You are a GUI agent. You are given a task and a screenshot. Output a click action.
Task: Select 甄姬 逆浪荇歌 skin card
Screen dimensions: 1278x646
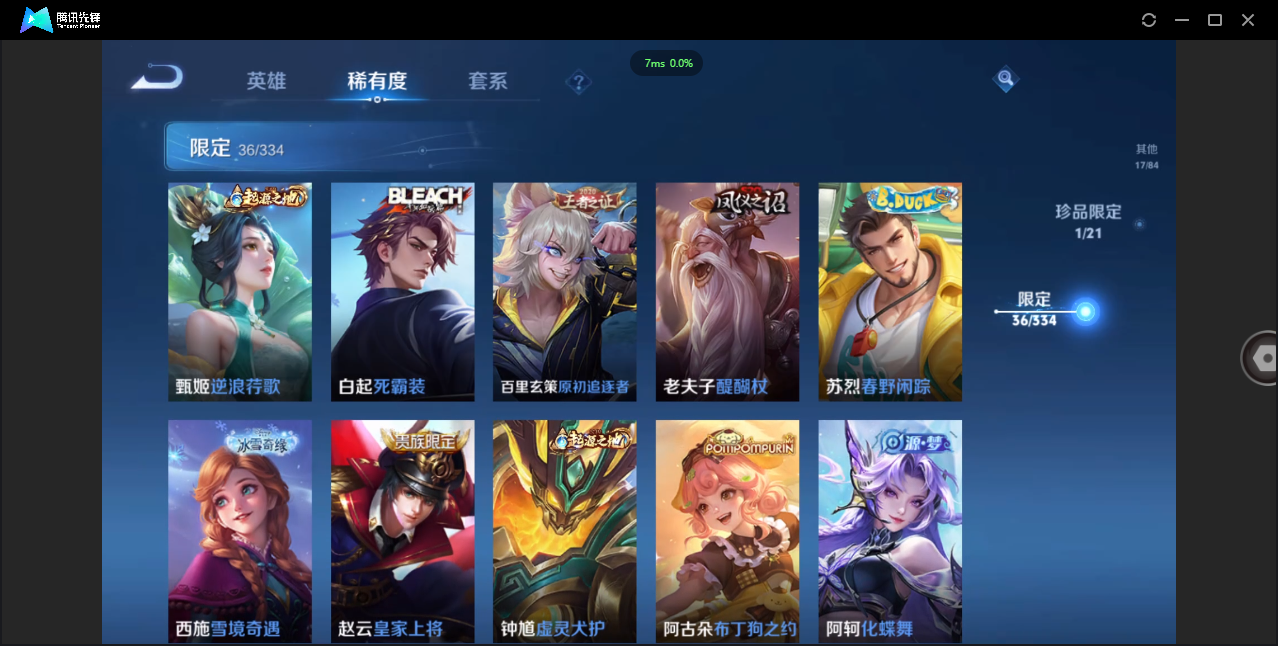[x=240, y=291]
